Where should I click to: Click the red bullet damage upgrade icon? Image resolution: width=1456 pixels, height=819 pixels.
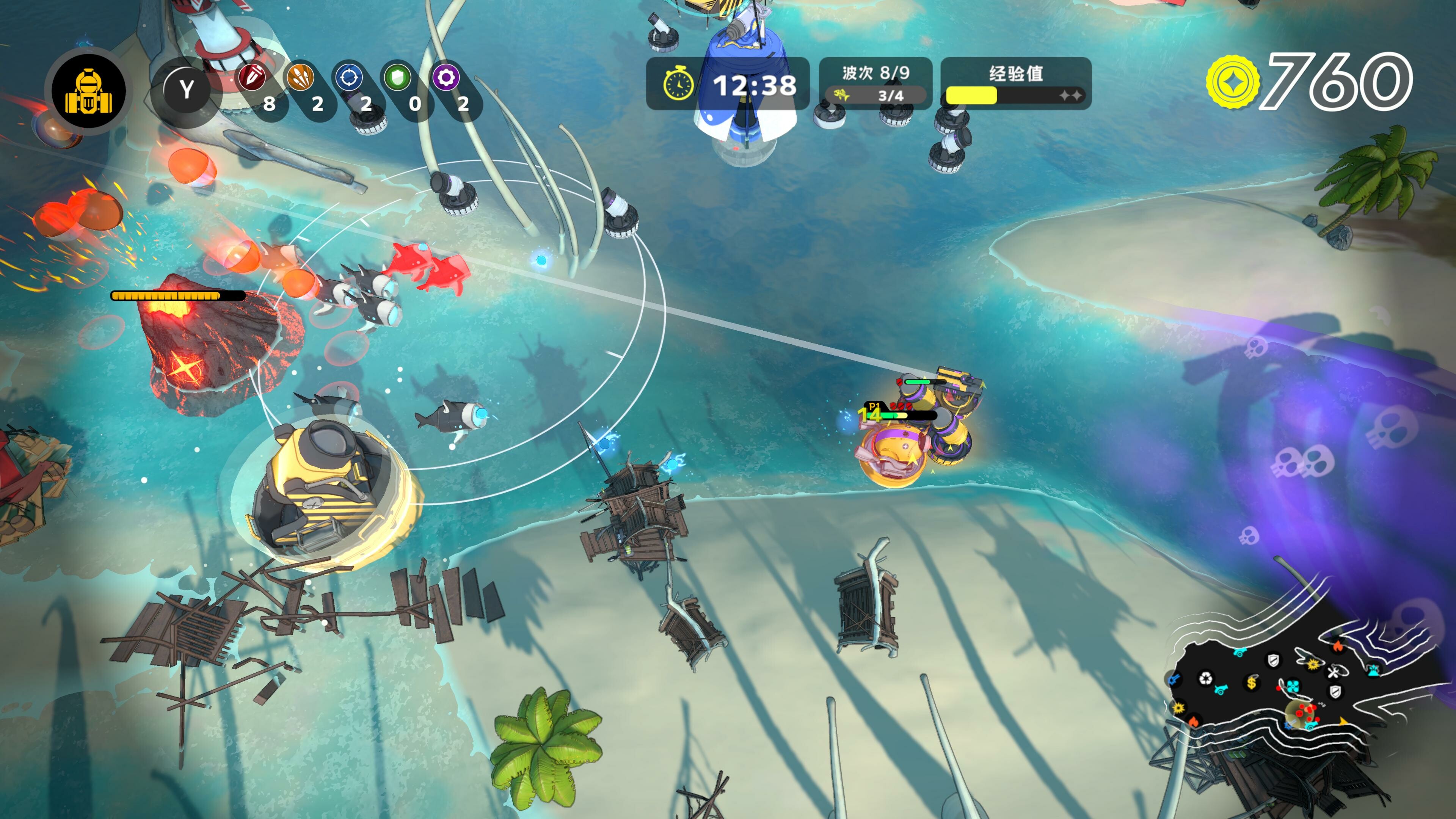pos(252,76)
